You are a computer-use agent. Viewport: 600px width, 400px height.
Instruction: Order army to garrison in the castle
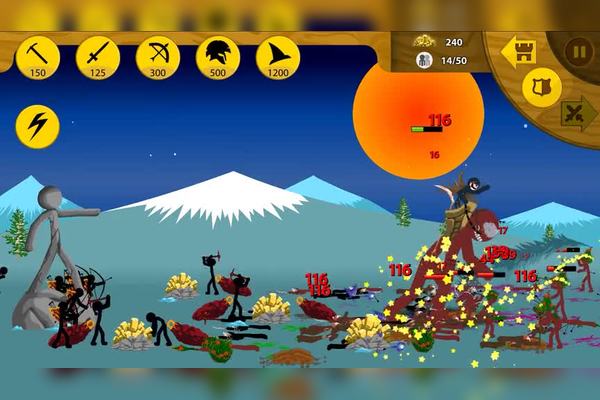(x=519, y=52)
